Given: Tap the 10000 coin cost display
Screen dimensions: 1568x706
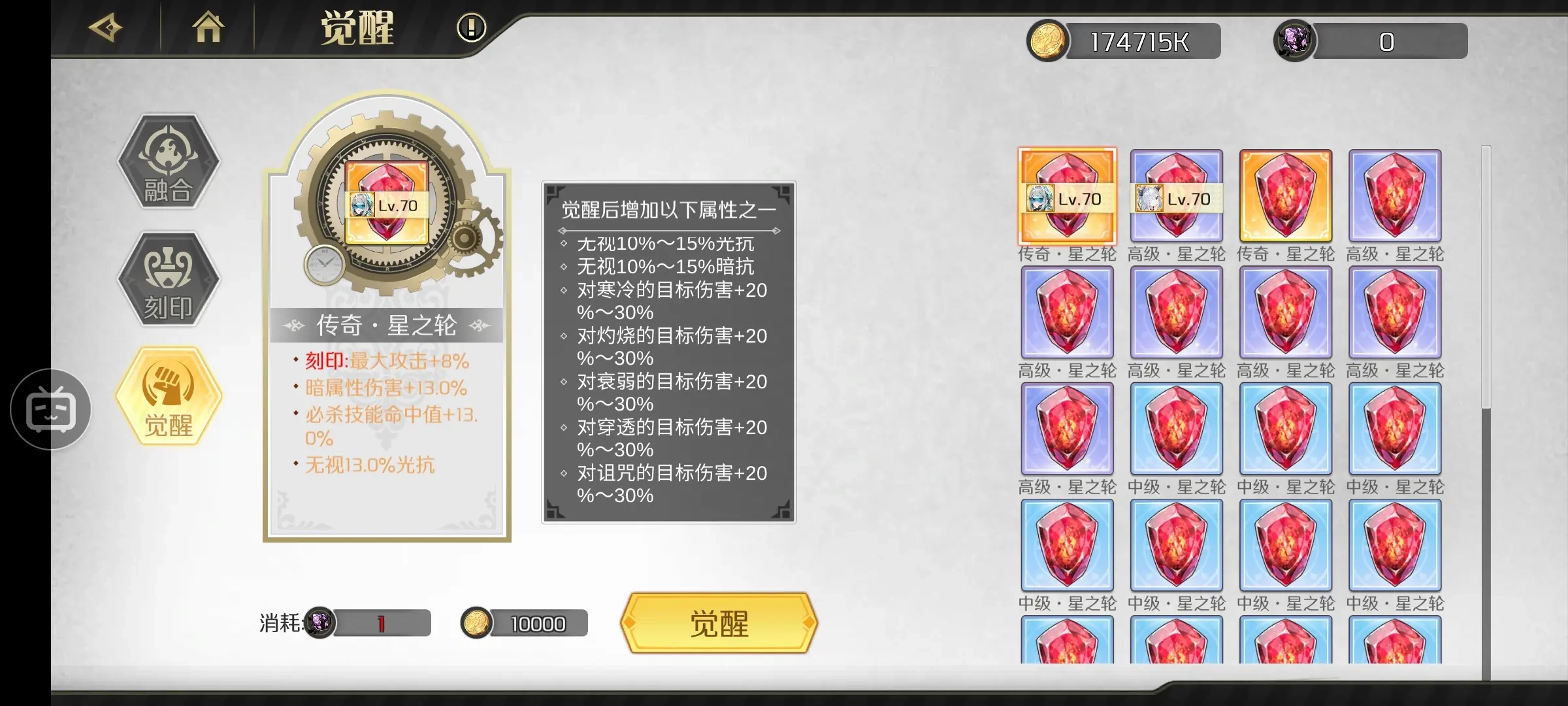Looking at the screenshot, I should coord(523,623).
